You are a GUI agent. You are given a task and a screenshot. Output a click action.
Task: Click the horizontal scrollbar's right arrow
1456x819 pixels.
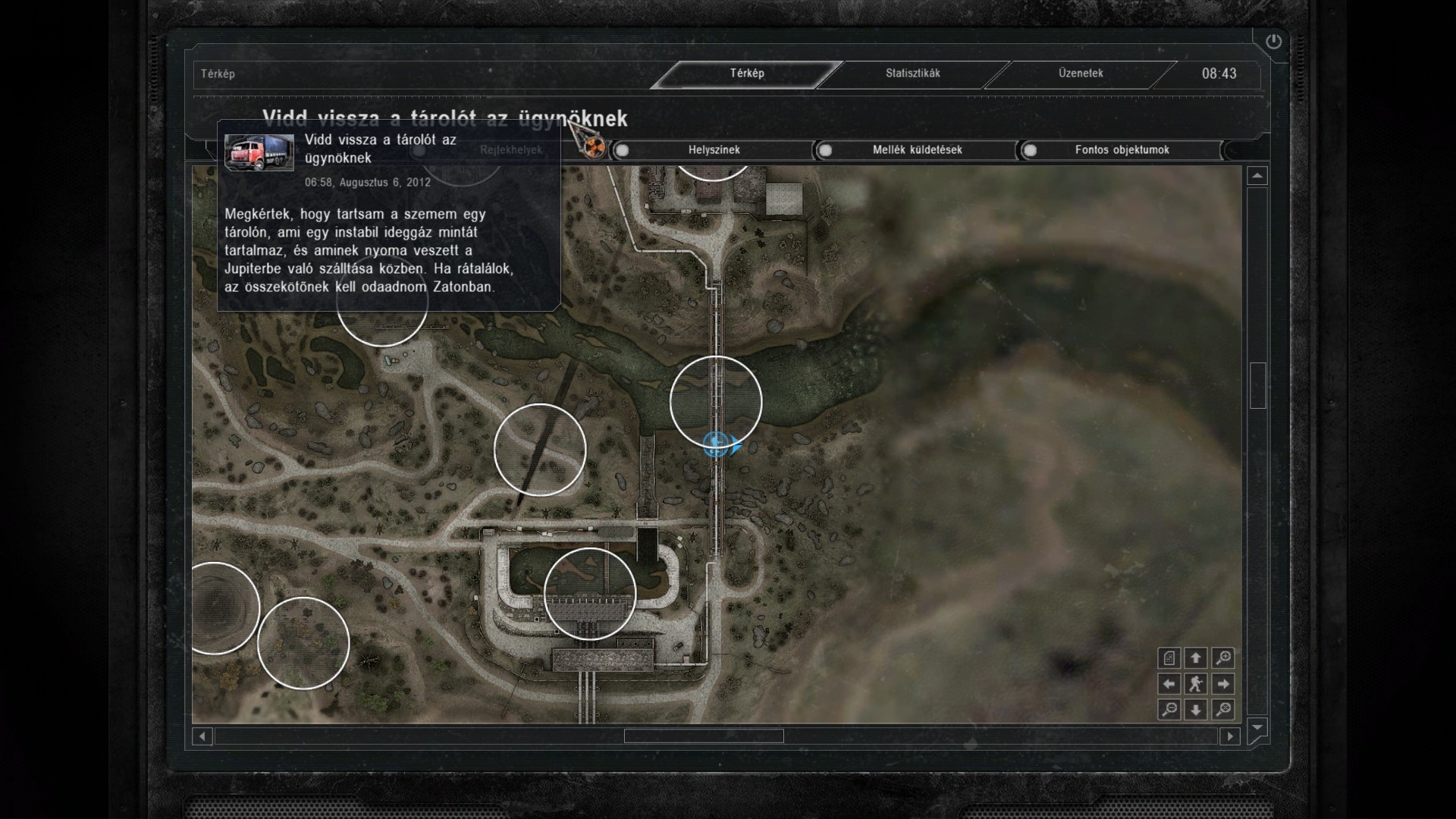point(1230,736)
